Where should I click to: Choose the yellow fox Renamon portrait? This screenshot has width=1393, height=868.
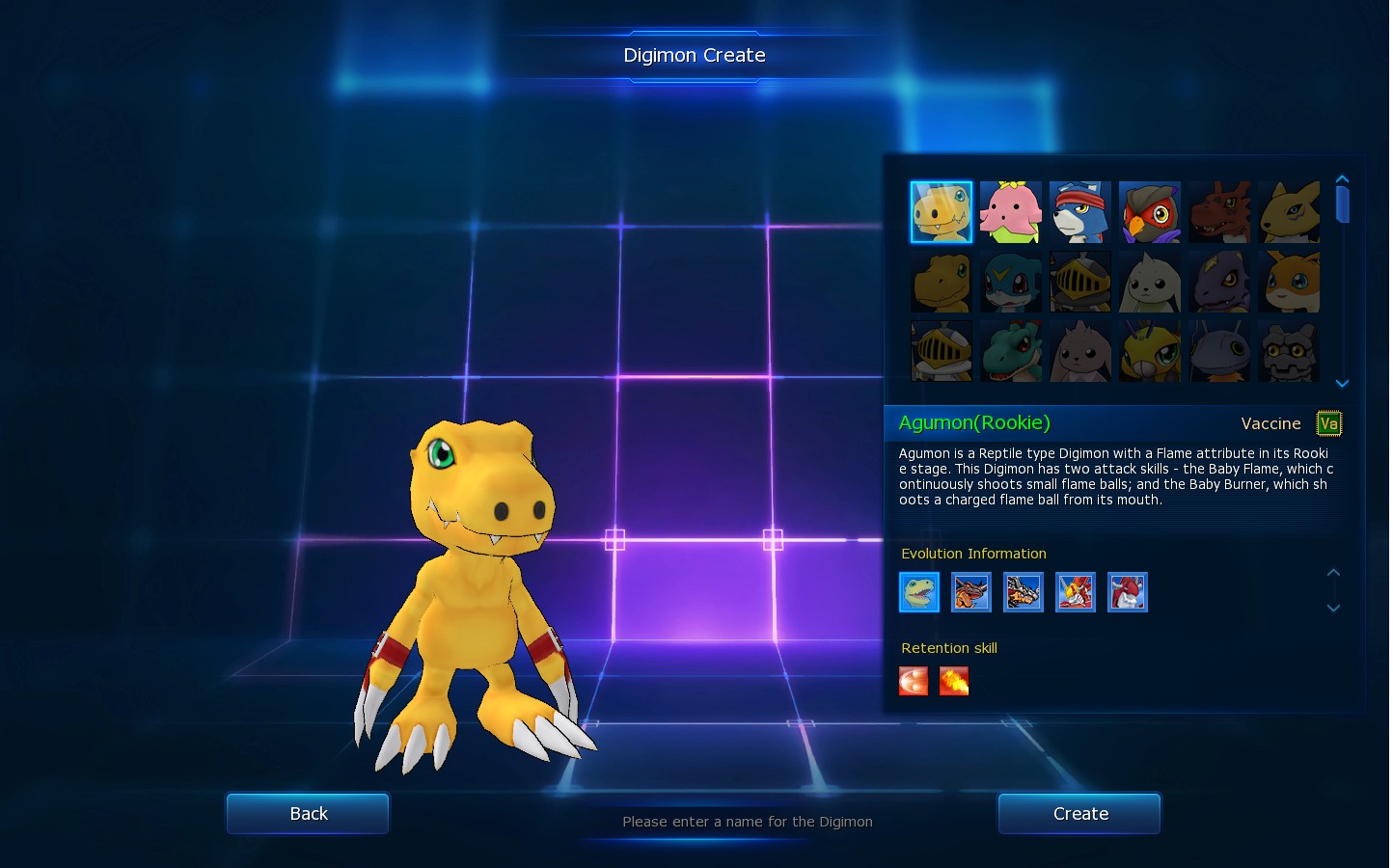(x=1288, y=212)
